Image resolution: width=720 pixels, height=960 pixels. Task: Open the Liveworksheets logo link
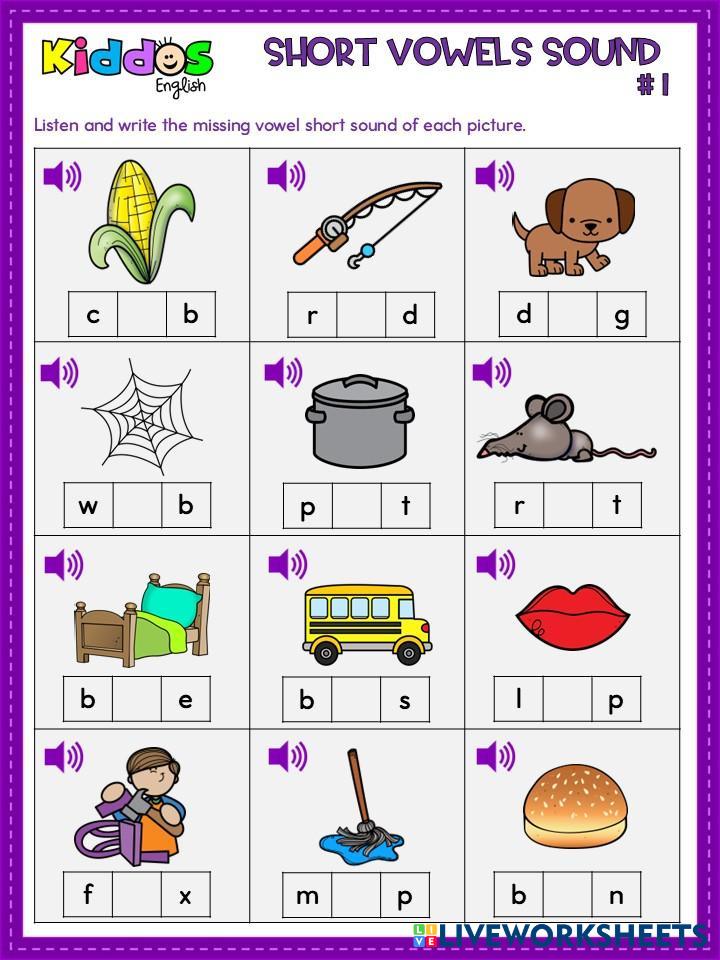click(560, 936)
